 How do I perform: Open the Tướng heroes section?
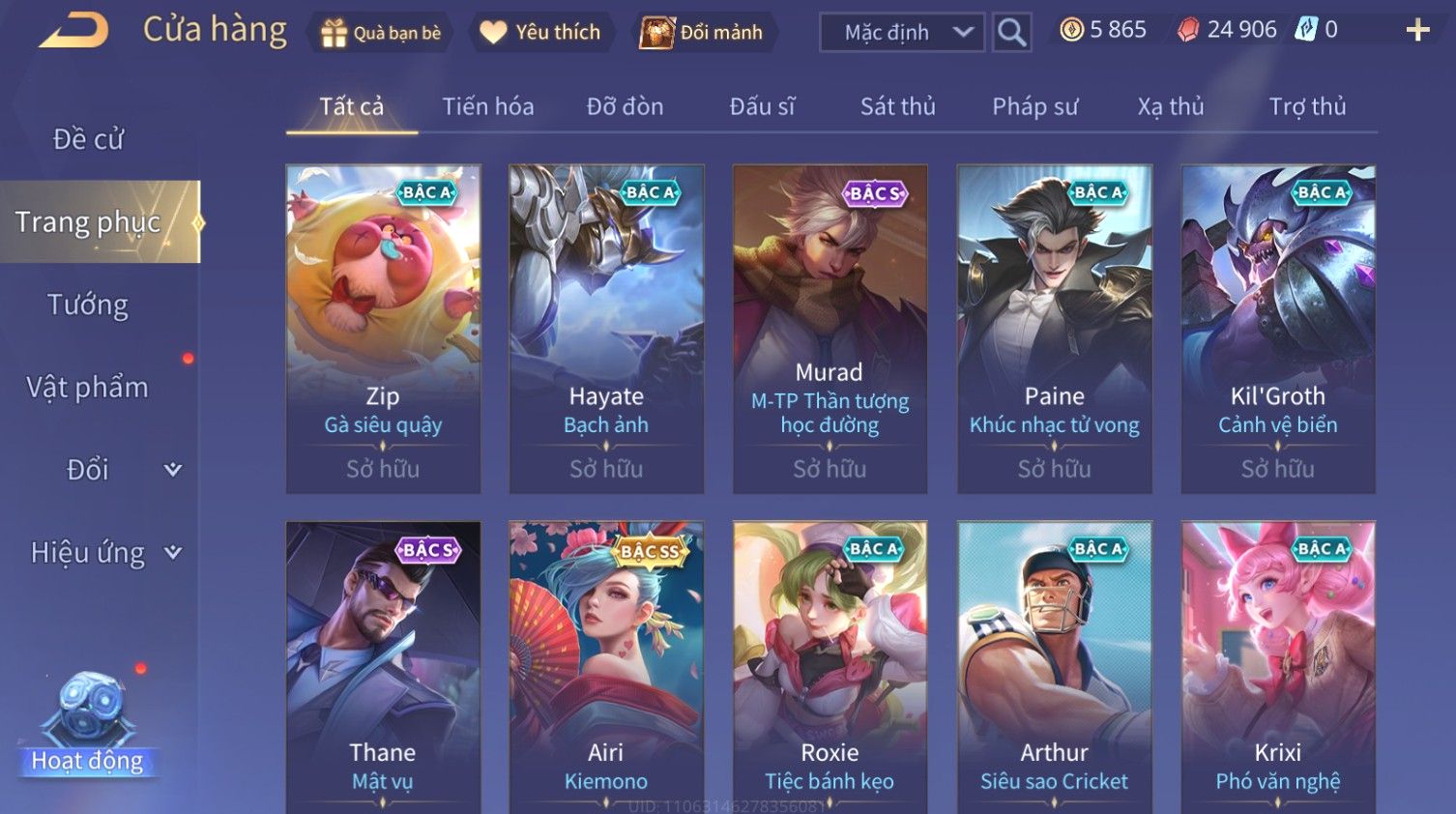click(88, 305)
